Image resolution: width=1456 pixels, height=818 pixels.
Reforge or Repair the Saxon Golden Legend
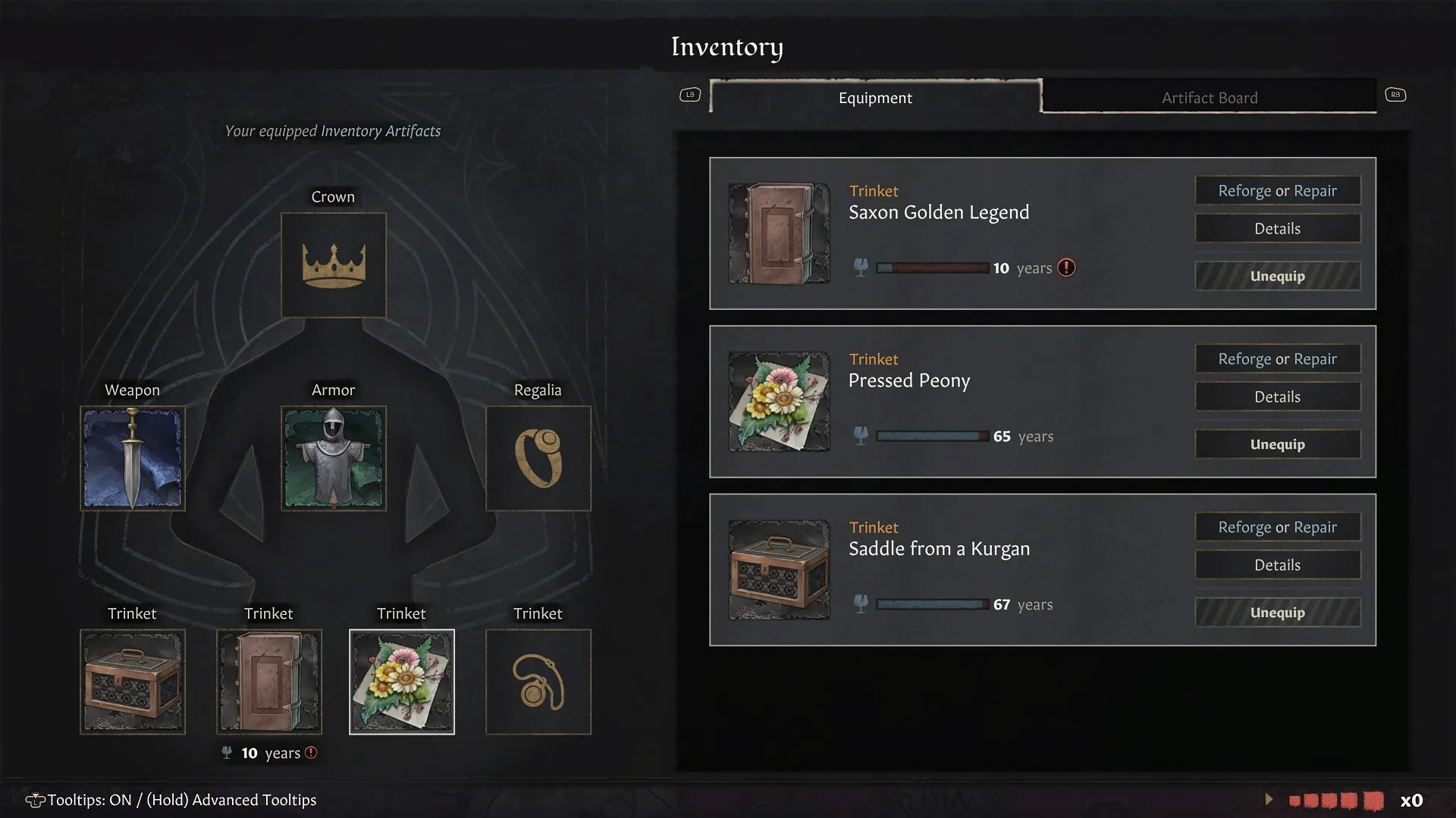tap(1277, 190)
